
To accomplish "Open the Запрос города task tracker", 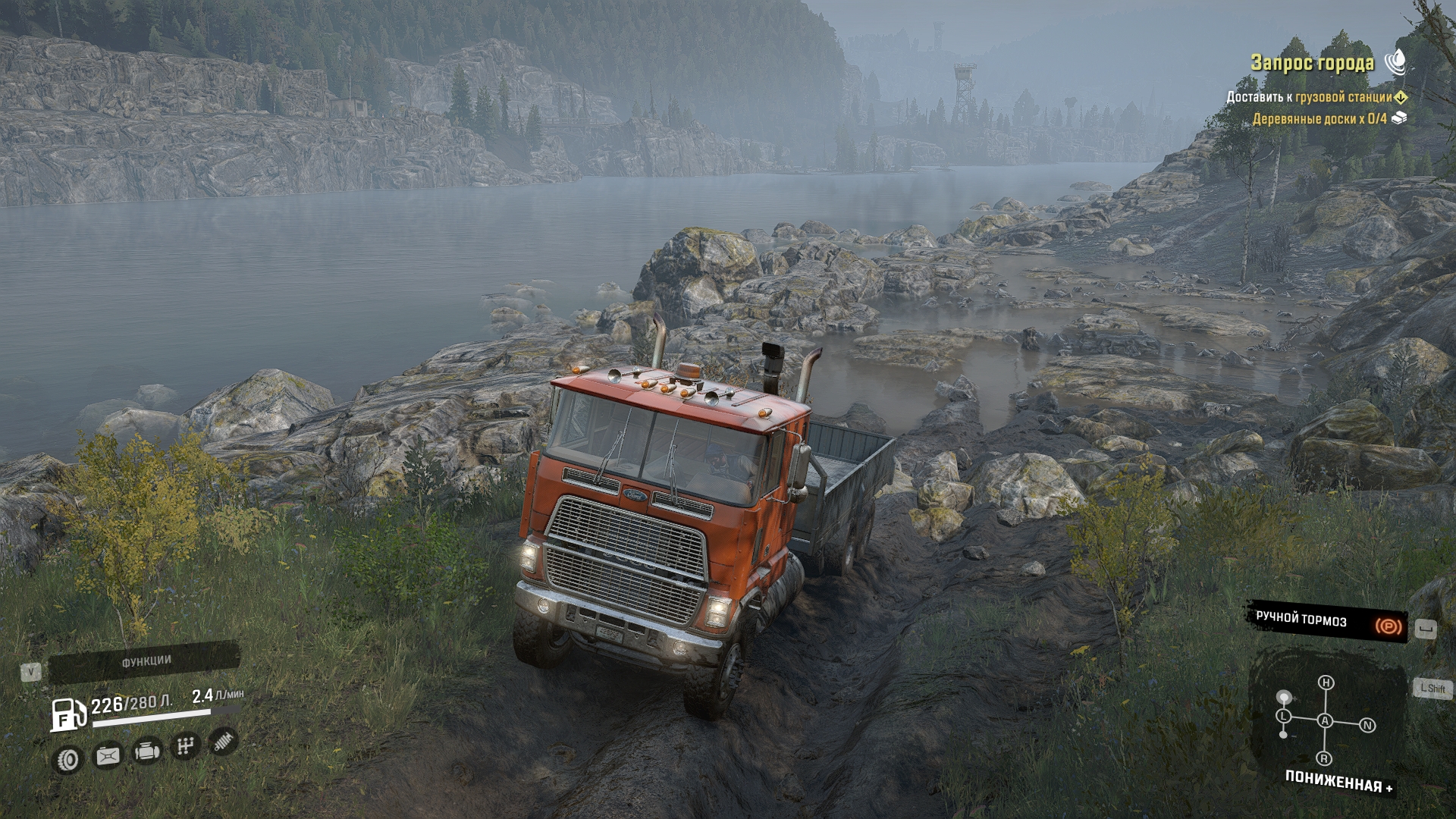I will [1312, 62].
